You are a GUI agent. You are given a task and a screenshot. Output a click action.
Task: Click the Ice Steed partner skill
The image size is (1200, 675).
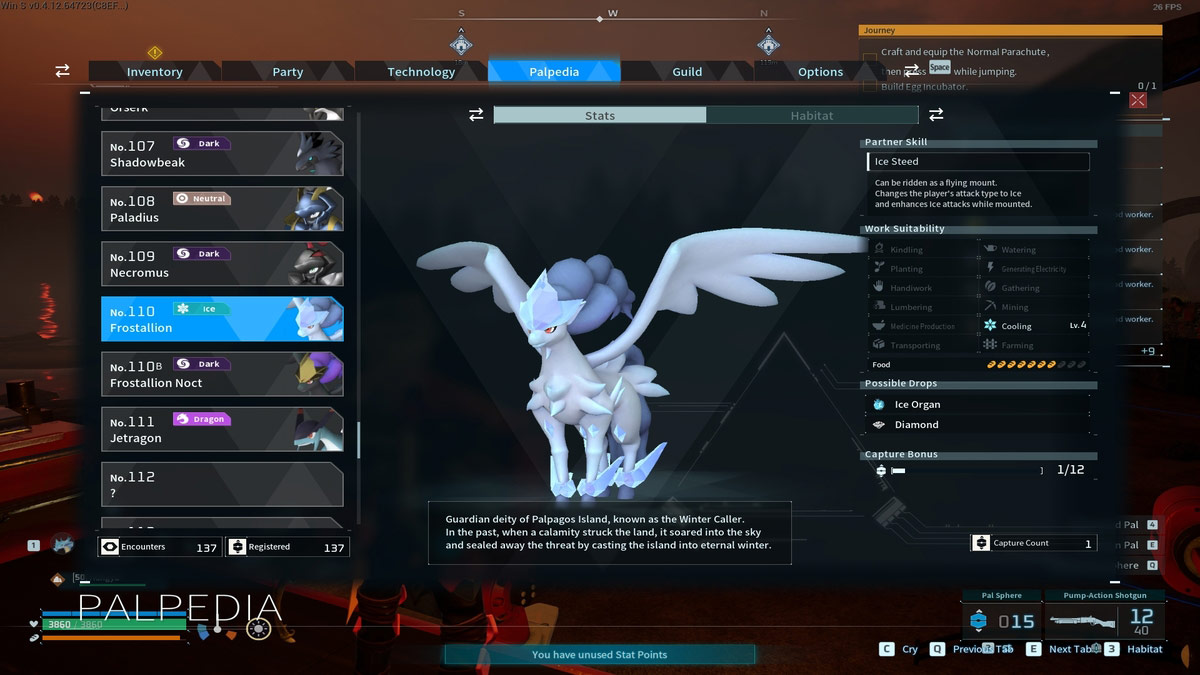[x=978, y=161]
